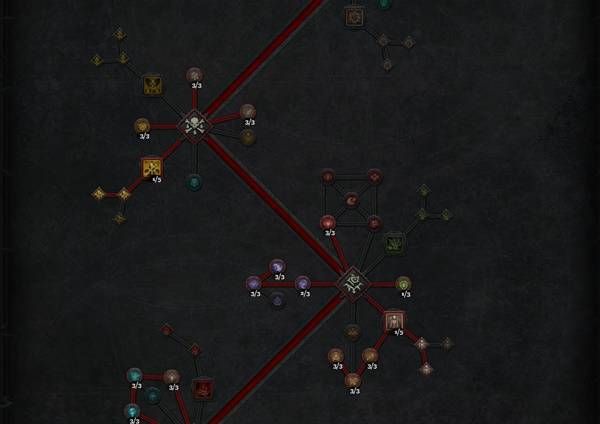Select the orange square skill at the top edge
Viewport: 600px width, 424px height.
[x=354, y=16]
